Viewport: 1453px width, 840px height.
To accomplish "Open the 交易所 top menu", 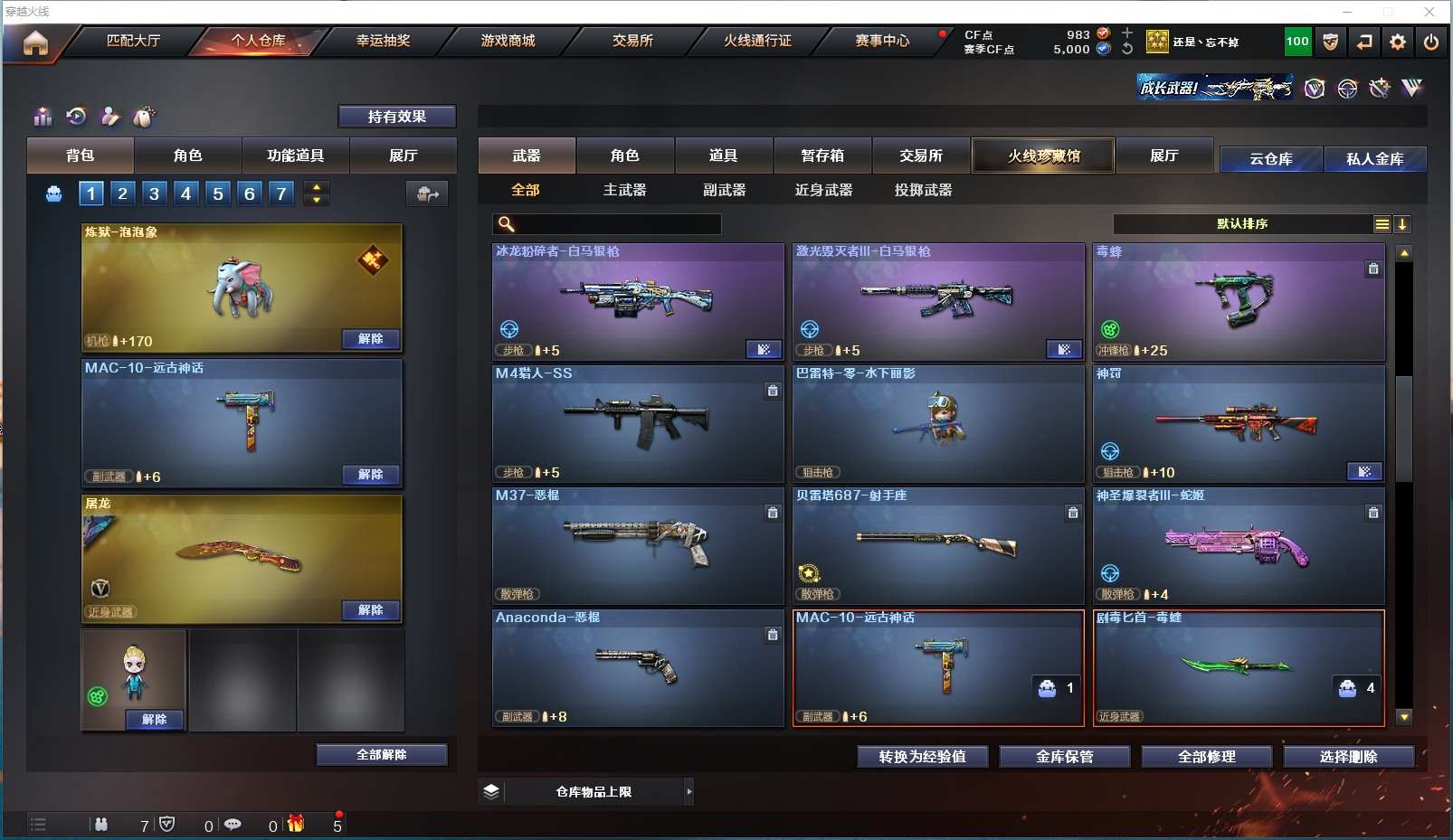I will pyautogui.click(x=632, y=41).
